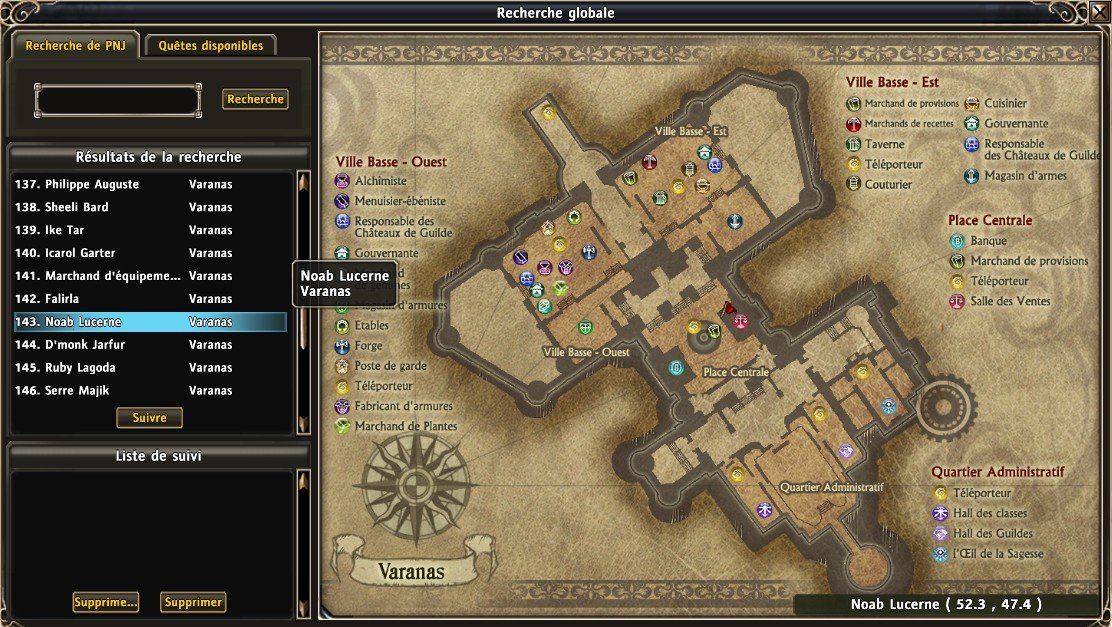Viewport: 1112px width, 627px height.
Task: Click the Recherche button
Action: coord(255,99)
